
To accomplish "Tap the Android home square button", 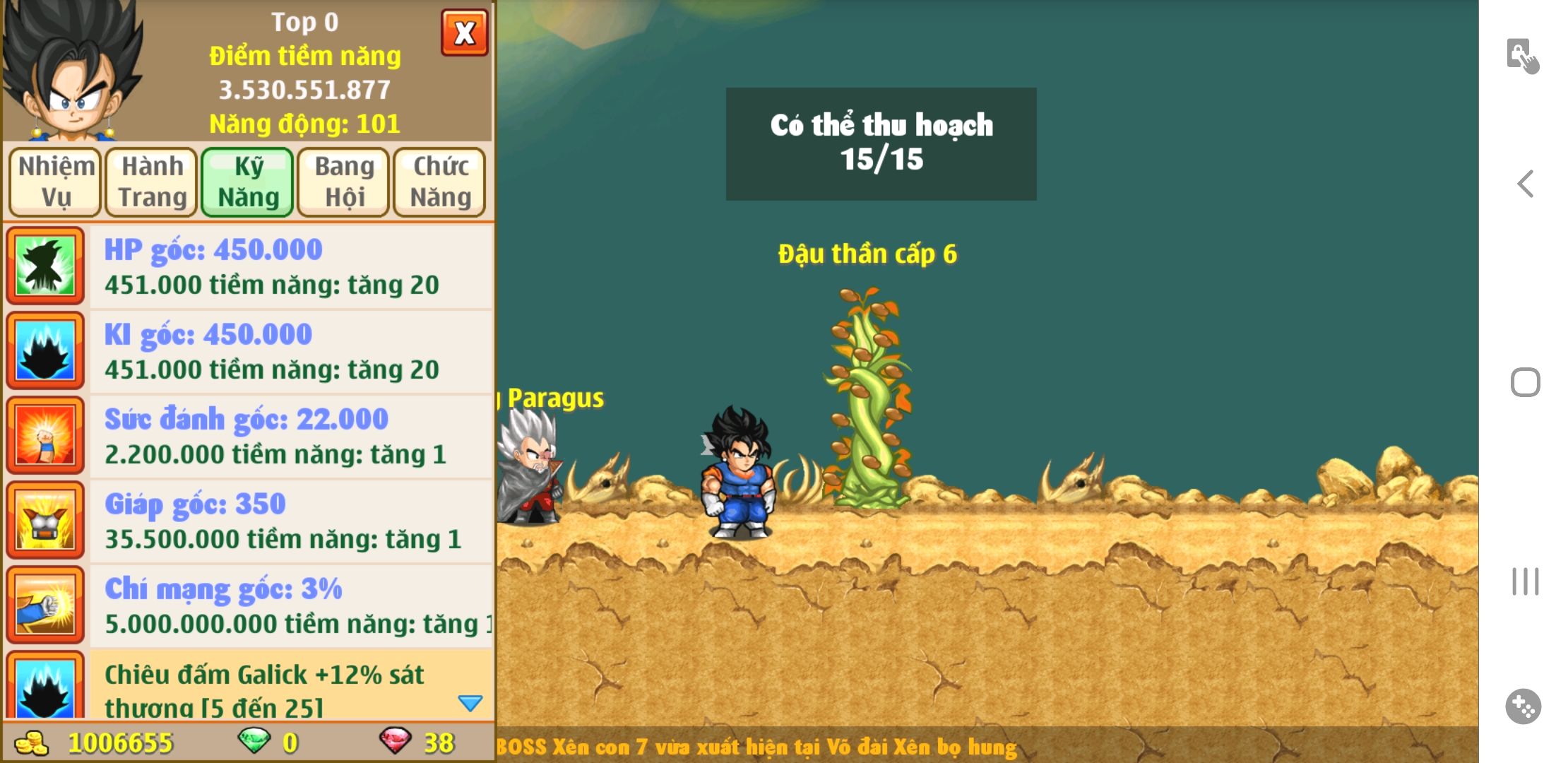I will [1526, 382].
